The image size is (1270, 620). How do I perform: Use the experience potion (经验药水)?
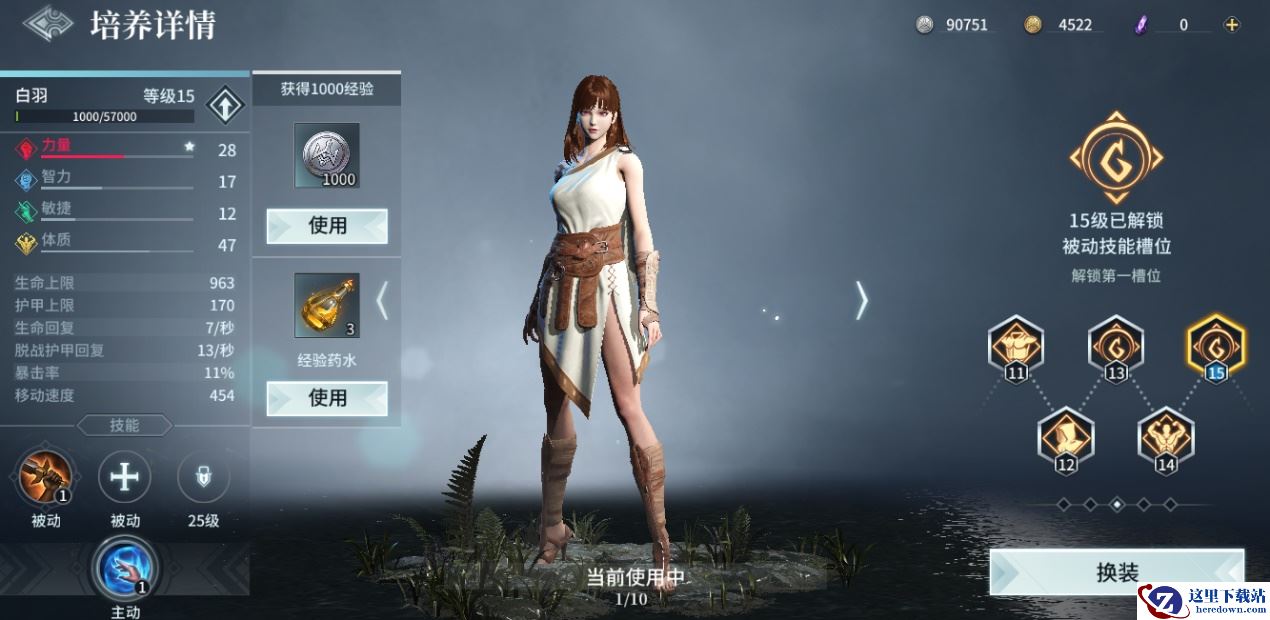click(327, 398)
